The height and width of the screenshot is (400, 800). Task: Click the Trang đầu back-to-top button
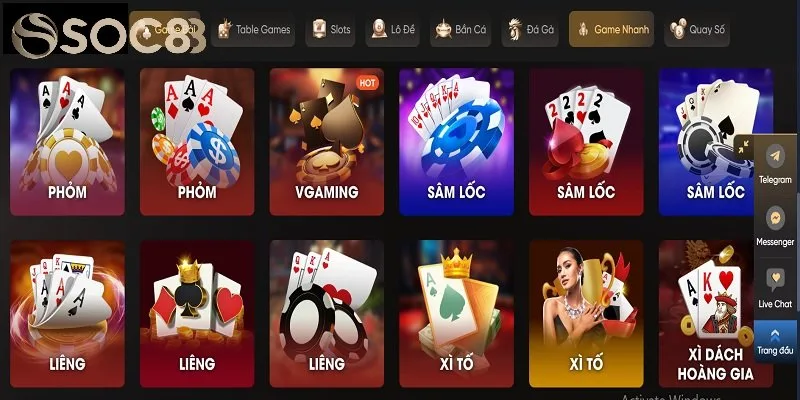point(775,340)
